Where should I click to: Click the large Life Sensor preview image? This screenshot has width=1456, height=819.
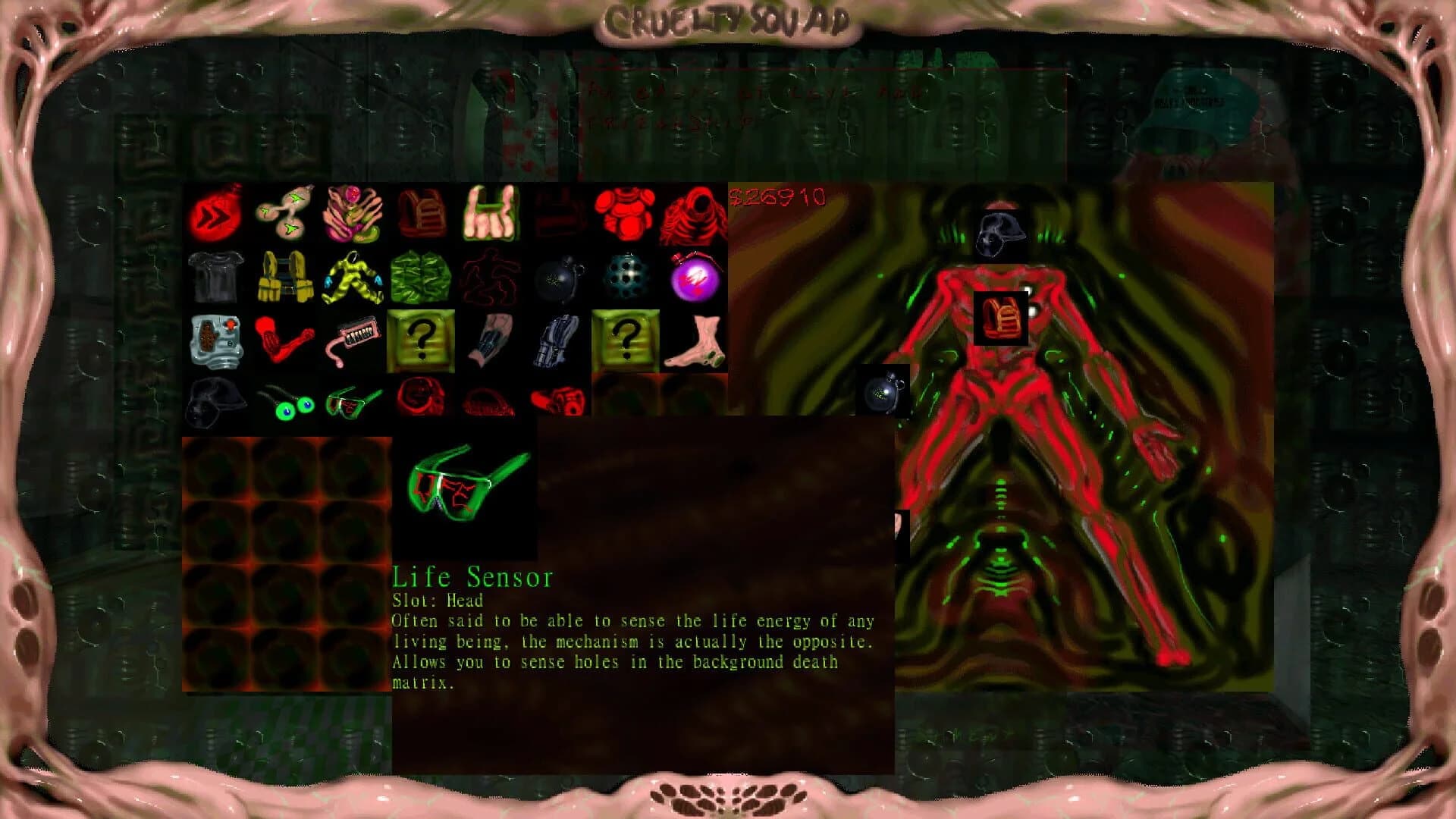pyautogui.click(x=463, y=489)
